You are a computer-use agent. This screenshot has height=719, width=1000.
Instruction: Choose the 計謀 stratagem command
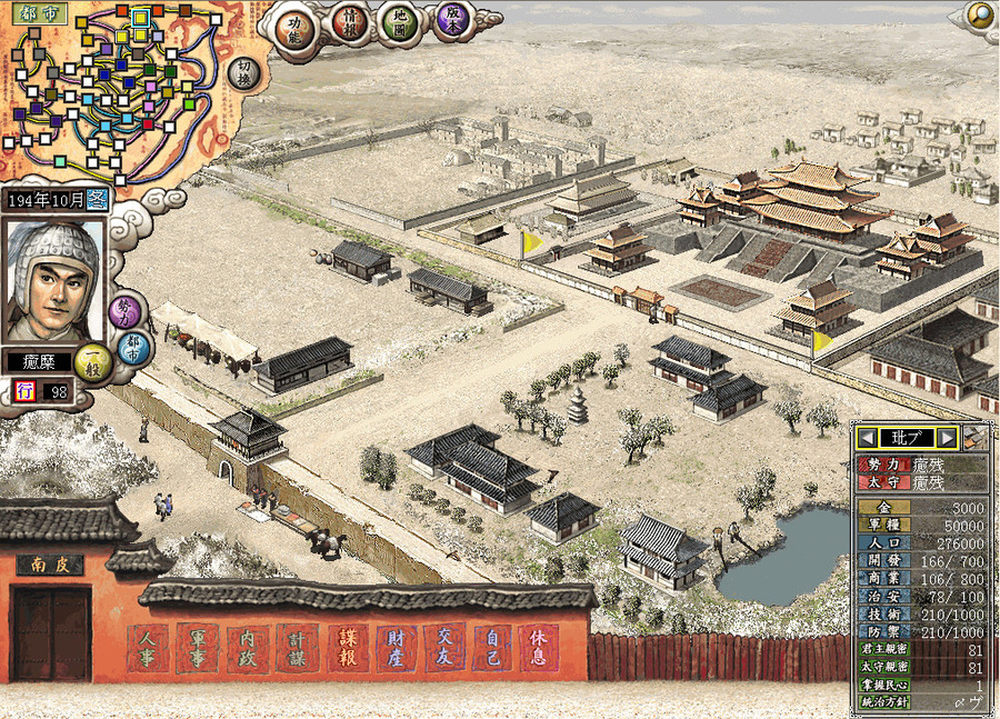point(297,649)
